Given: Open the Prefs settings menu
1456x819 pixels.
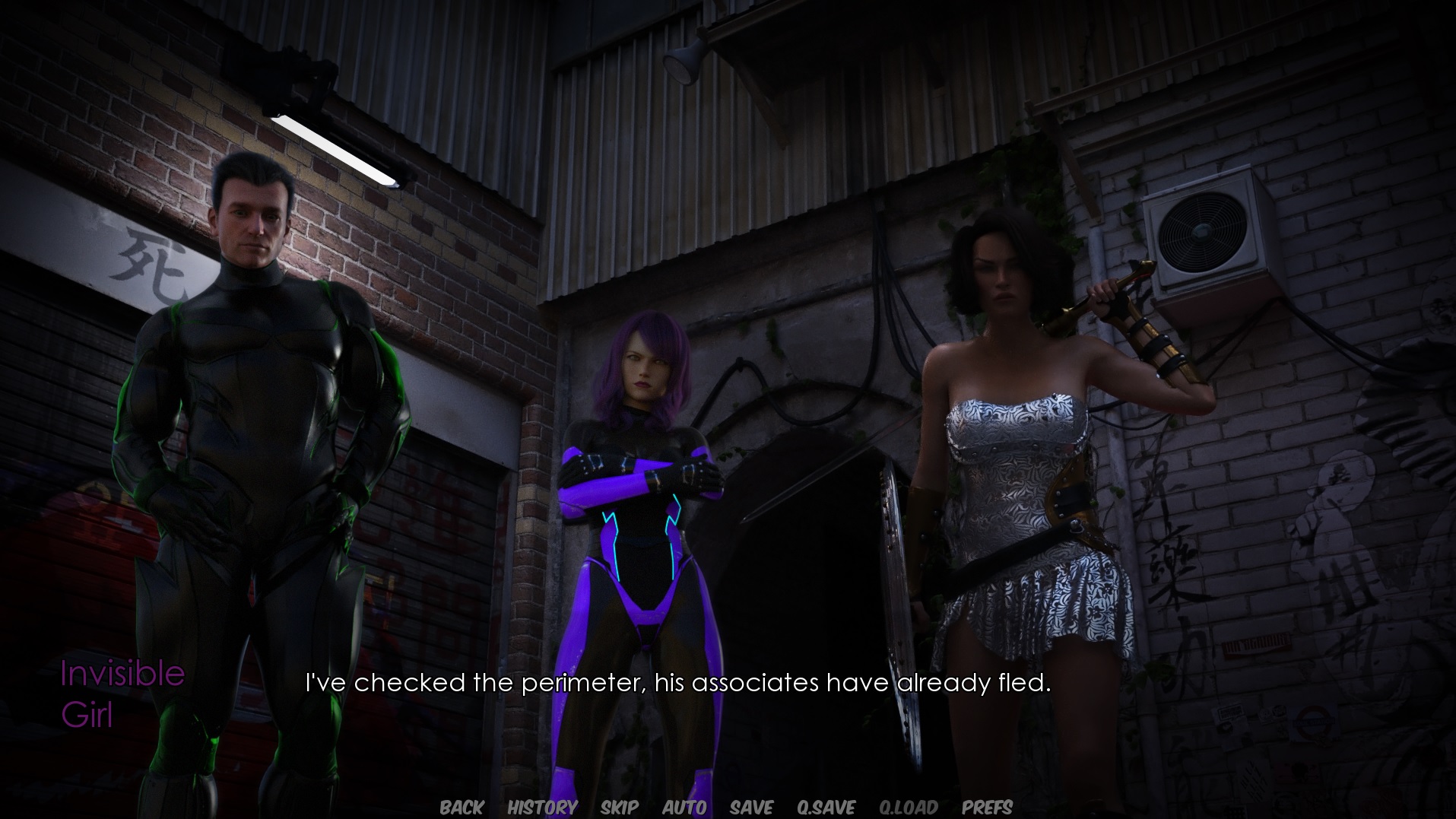Looking at the screenshot, I should [987, 807].
